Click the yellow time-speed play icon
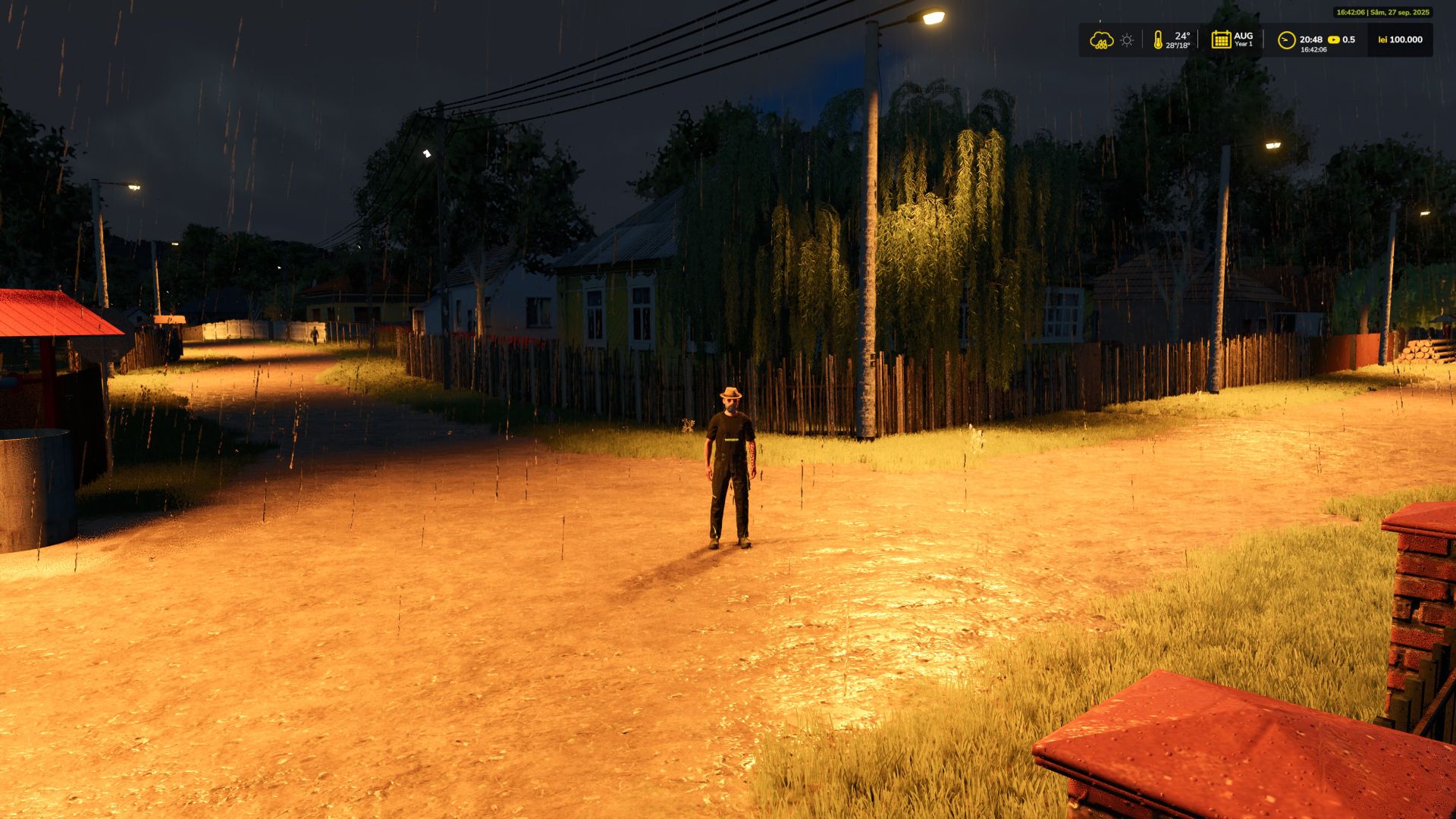1456x819 pixels. (x=1334, y=40)
